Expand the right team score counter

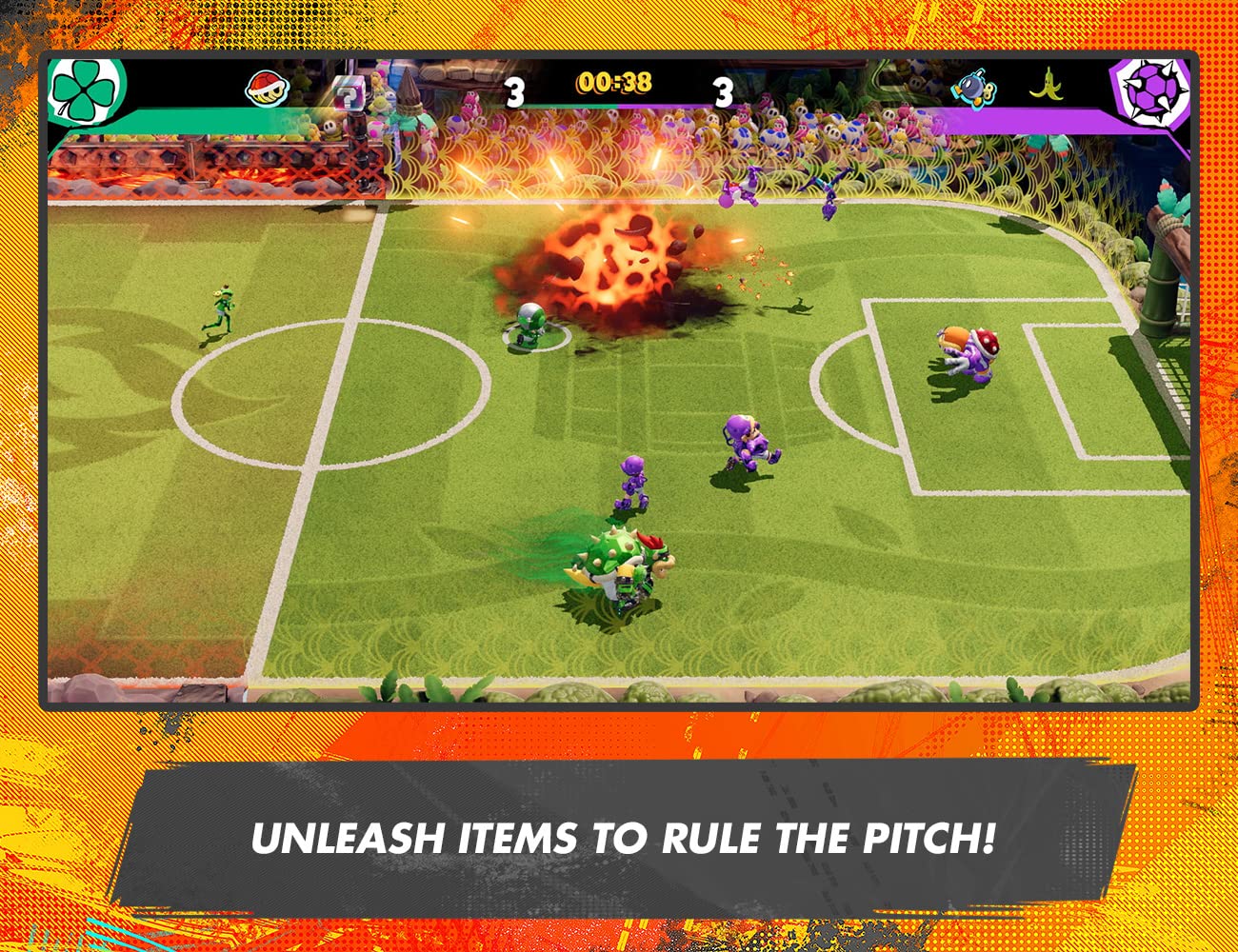[725, 91]
